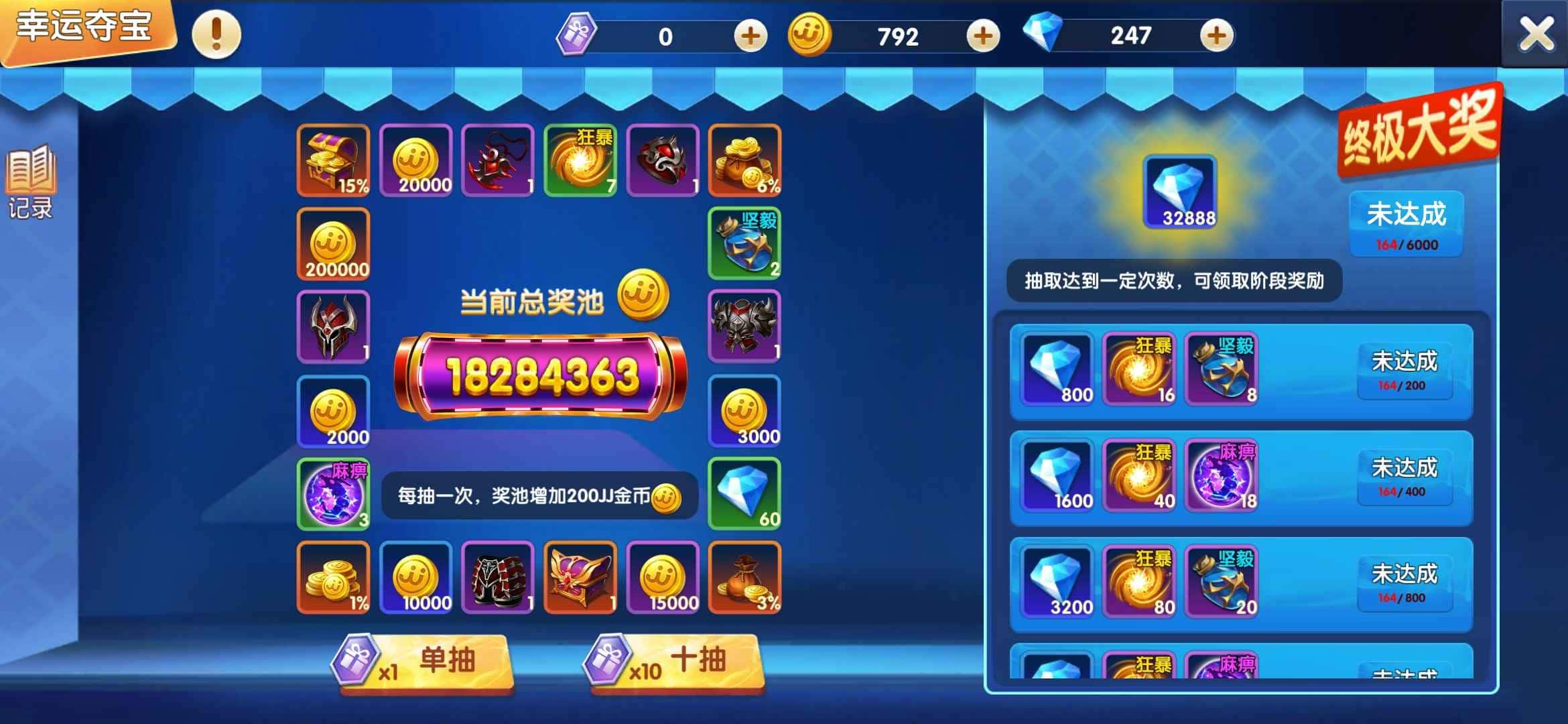
Task: Close the 幸运夺宝 window with the X
Action: [x=1537, y=32]
